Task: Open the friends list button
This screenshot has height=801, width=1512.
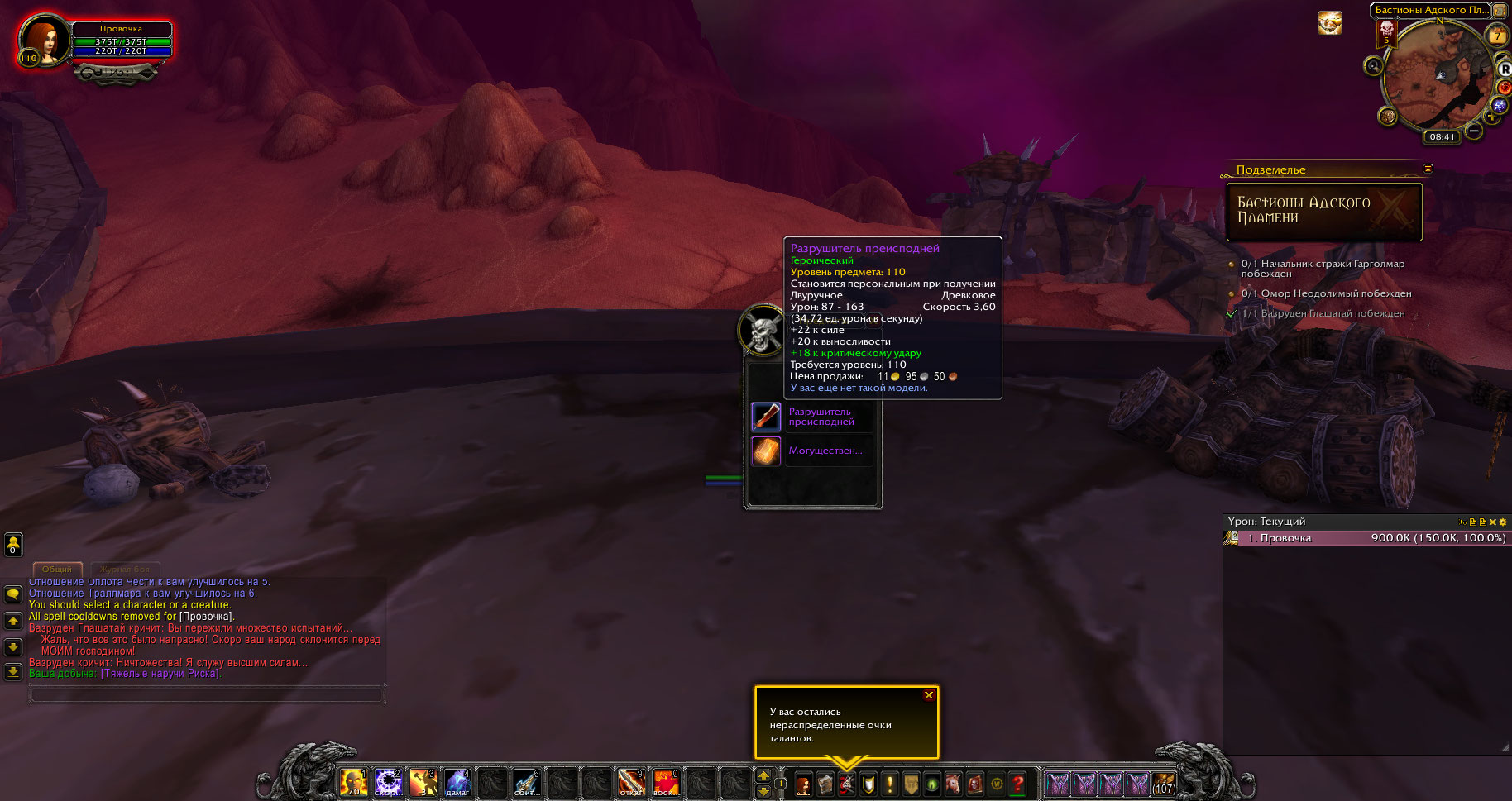Action: point(13,544)
